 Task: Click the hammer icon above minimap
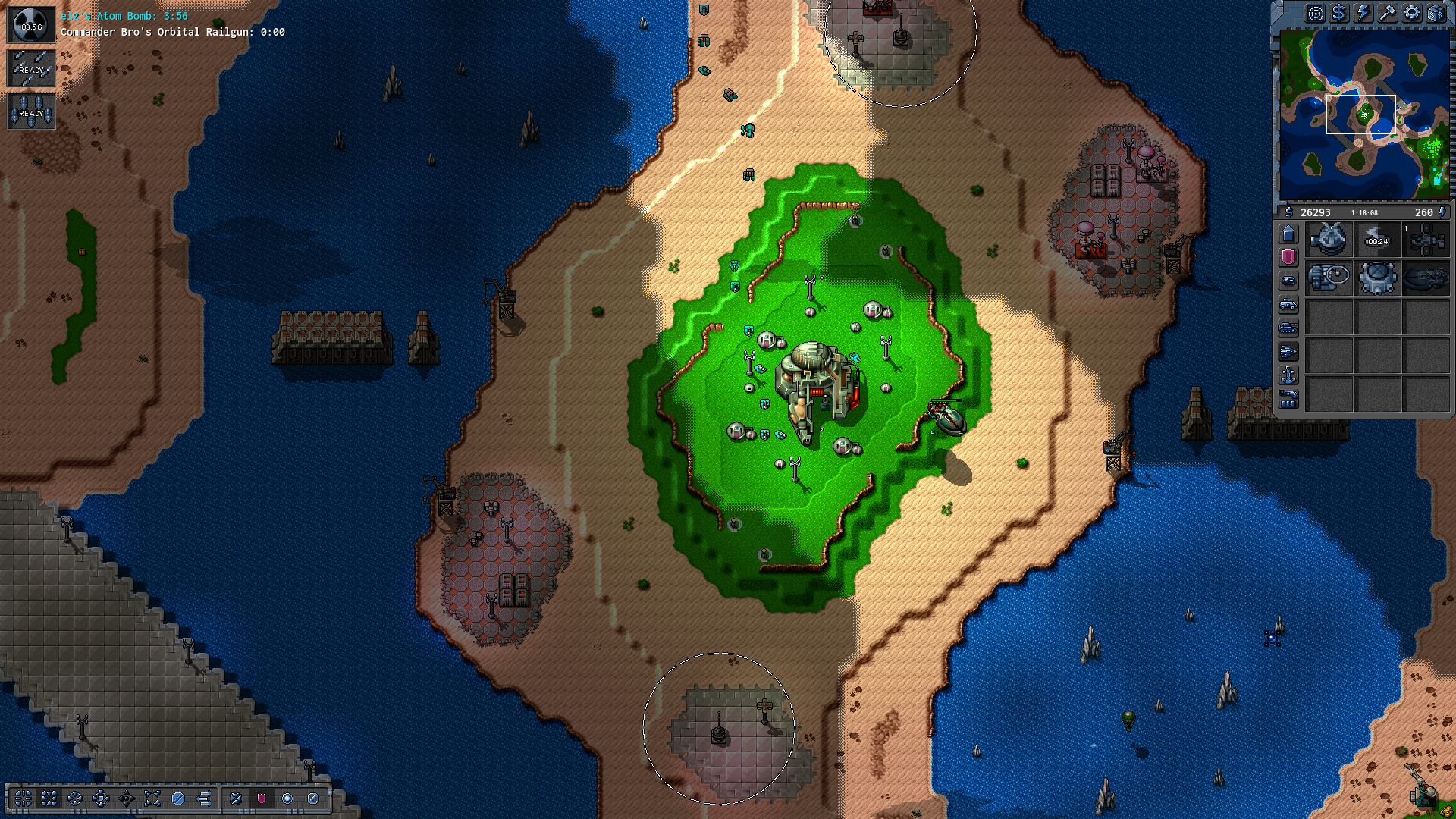pyautogui.click(x=1387, y=13)
